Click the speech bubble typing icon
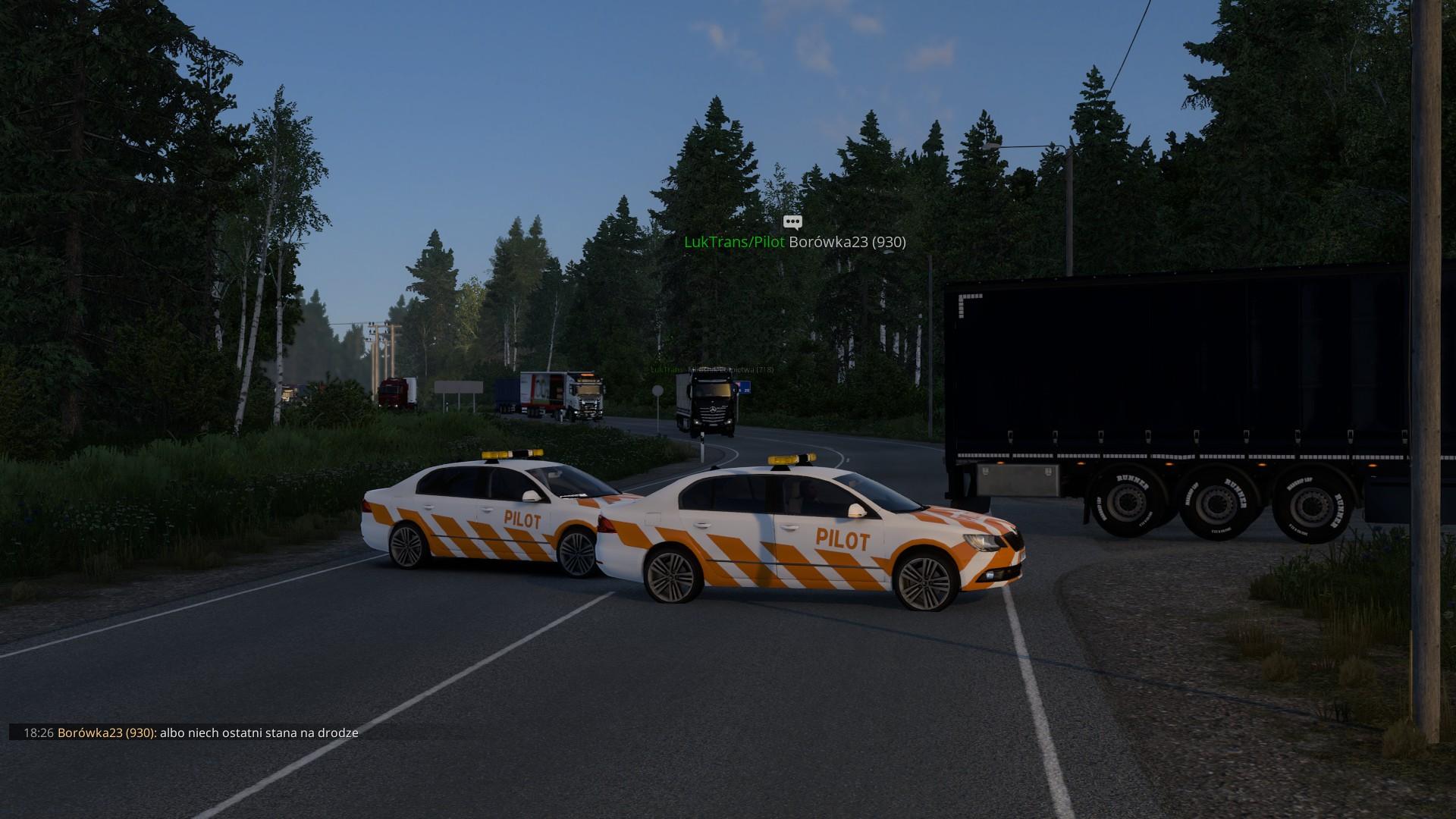Screen dimensions: 1456x819 click(x=792, y=222)
